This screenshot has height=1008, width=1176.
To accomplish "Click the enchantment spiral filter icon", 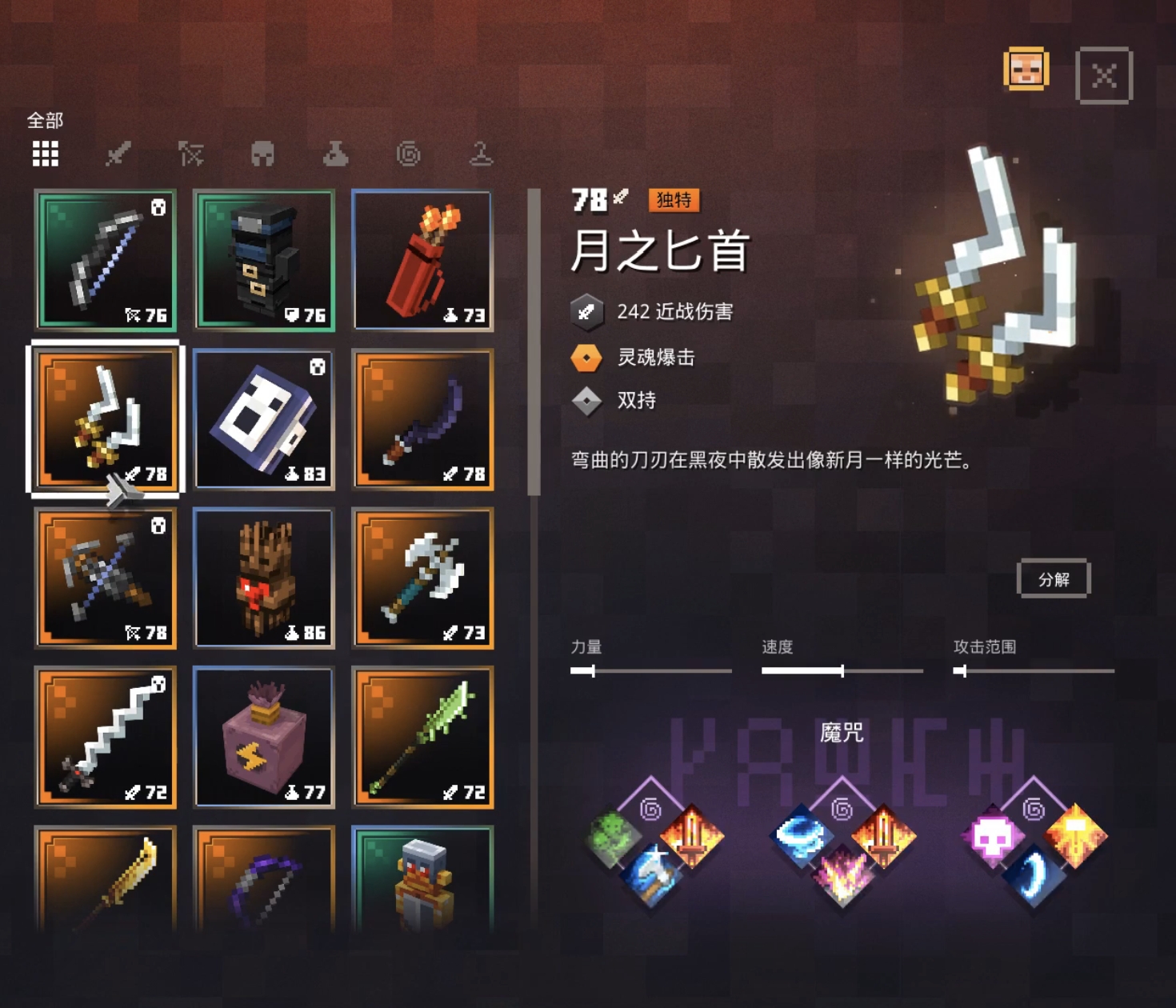I will (x=410, y=155).
